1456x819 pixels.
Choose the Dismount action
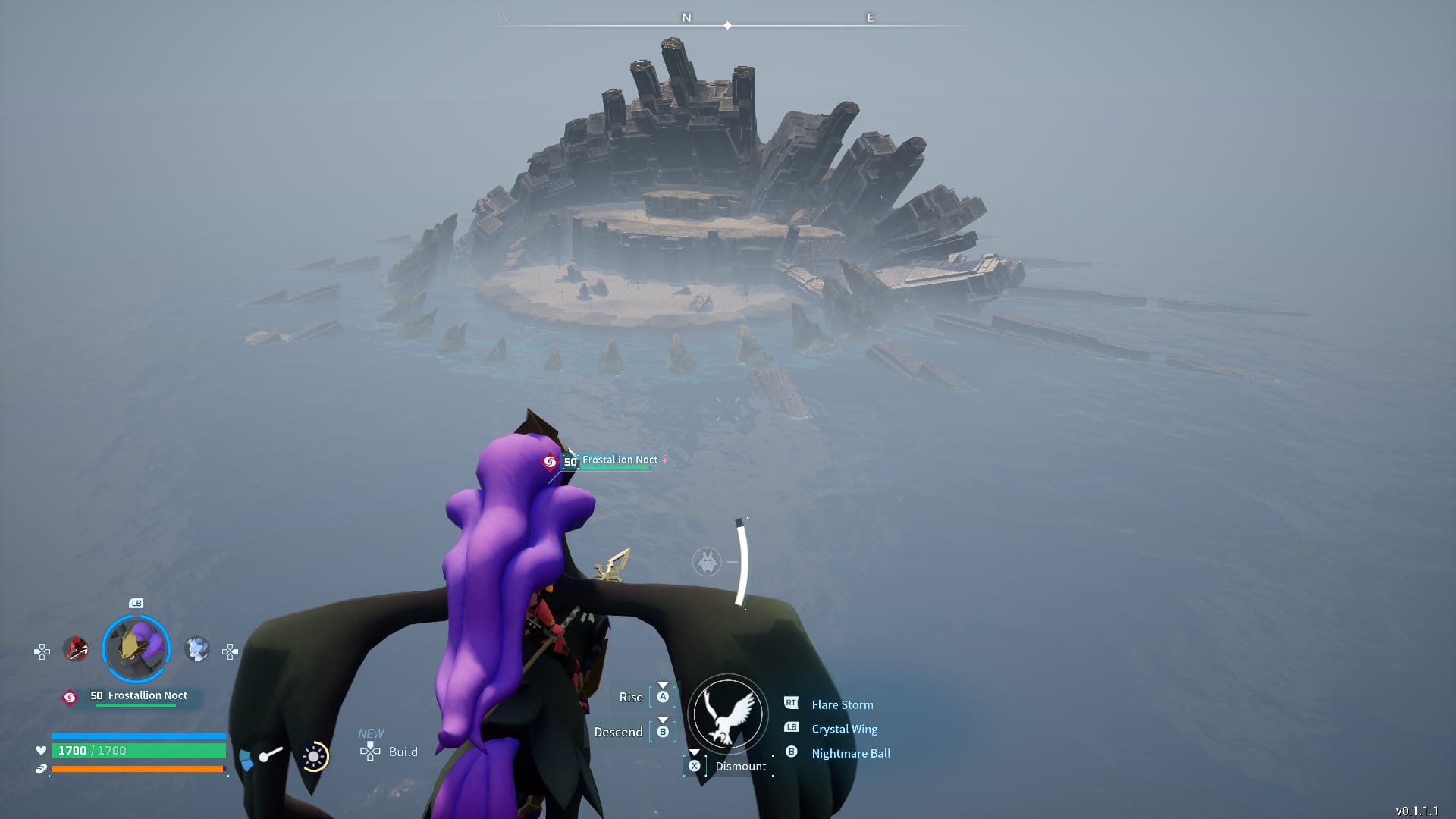click(x=739, y=766)
